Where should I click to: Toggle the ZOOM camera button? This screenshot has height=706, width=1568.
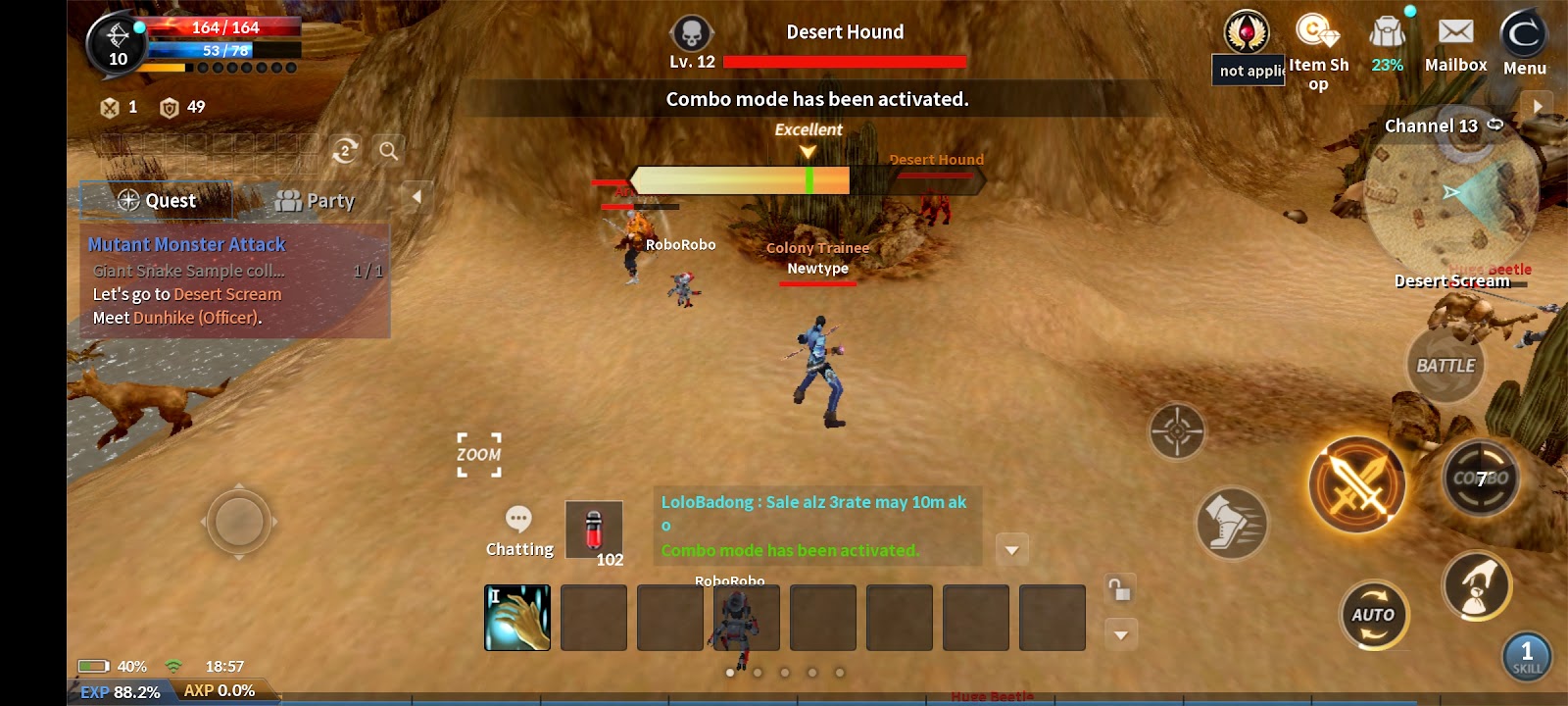pos(478,455)
